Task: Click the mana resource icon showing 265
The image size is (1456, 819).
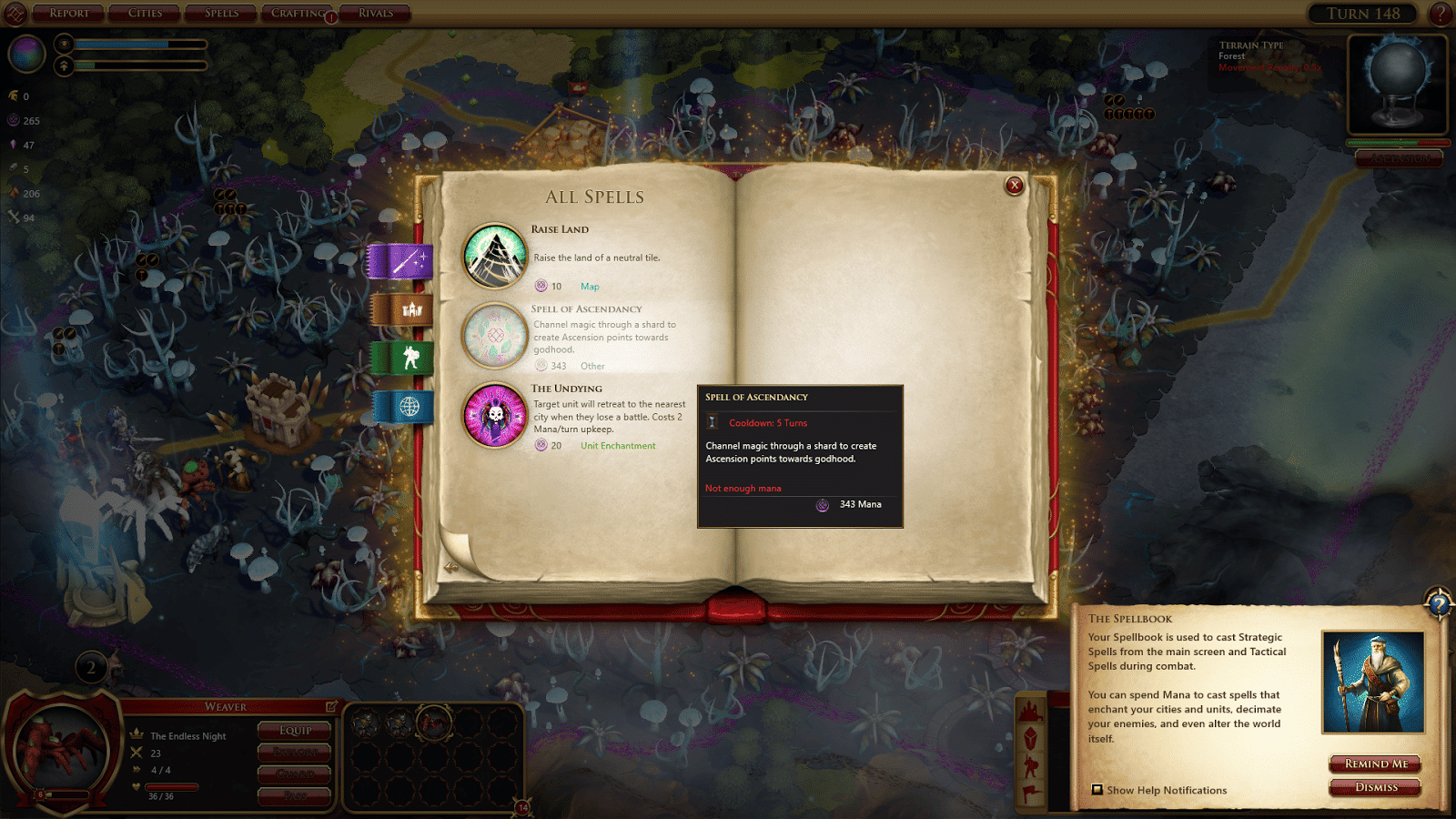Action: pos(13,120)
